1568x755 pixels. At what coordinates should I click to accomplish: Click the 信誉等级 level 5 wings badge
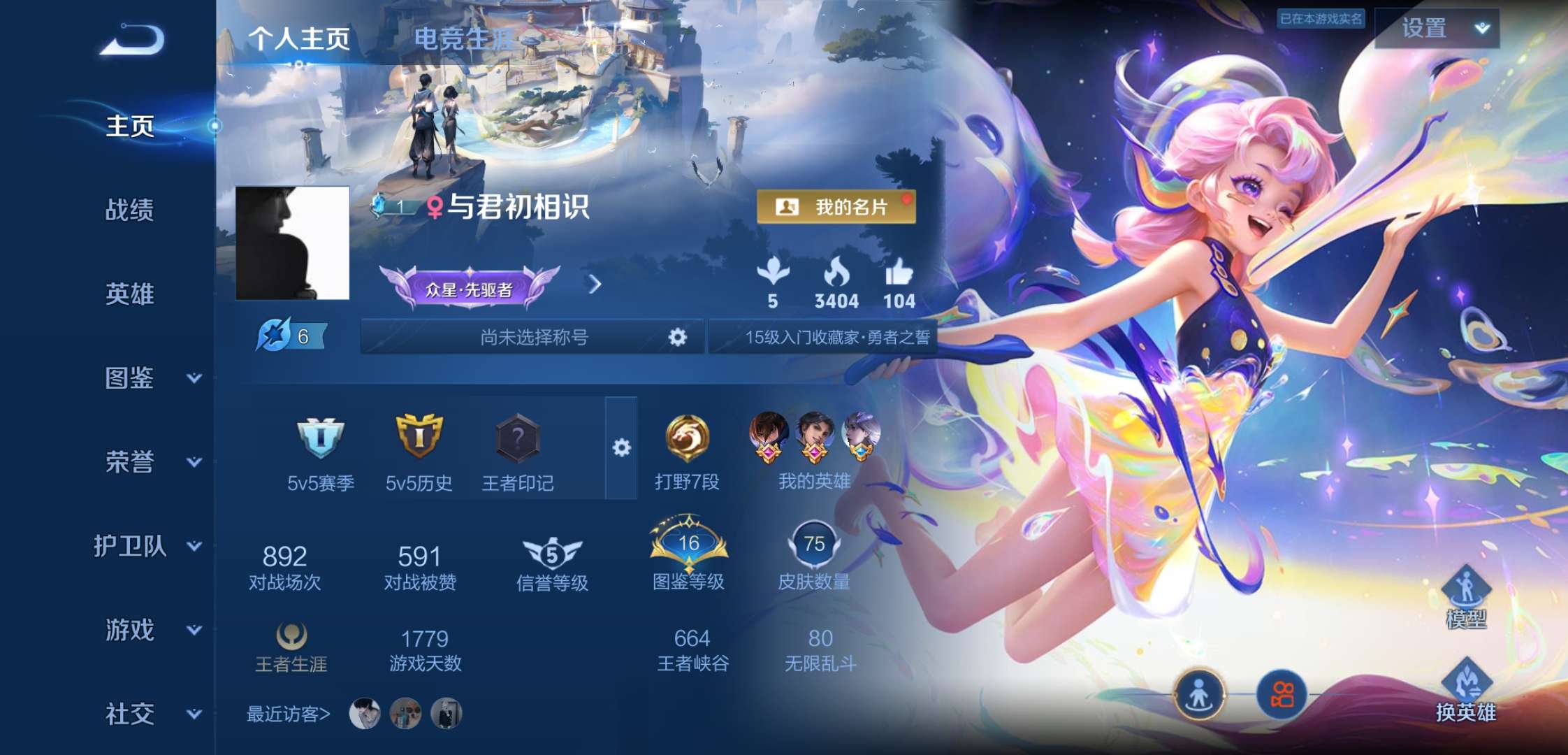551,552
